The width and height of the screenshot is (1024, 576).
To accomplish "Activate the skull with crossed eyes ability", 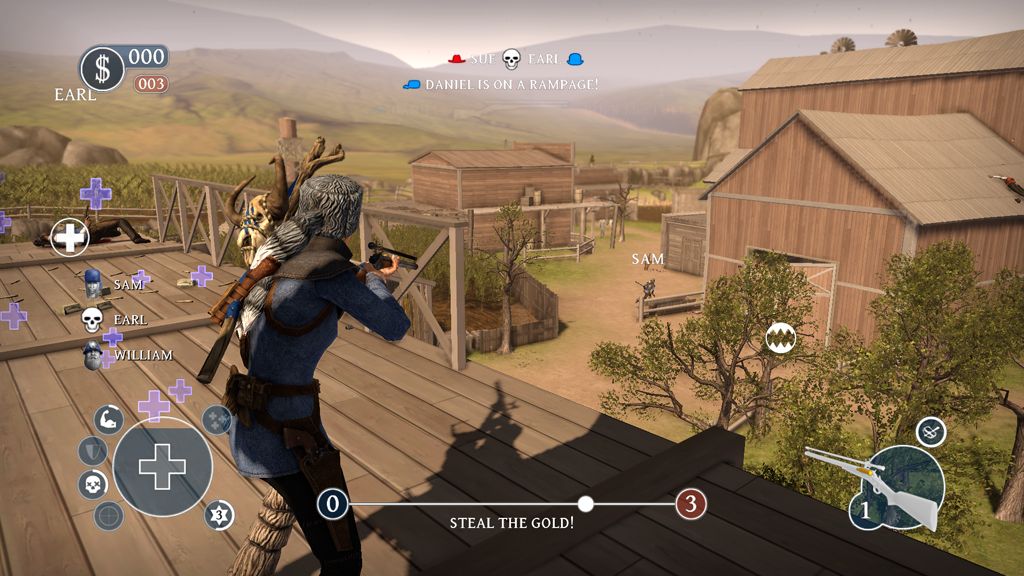I will [x=92, y=485].
